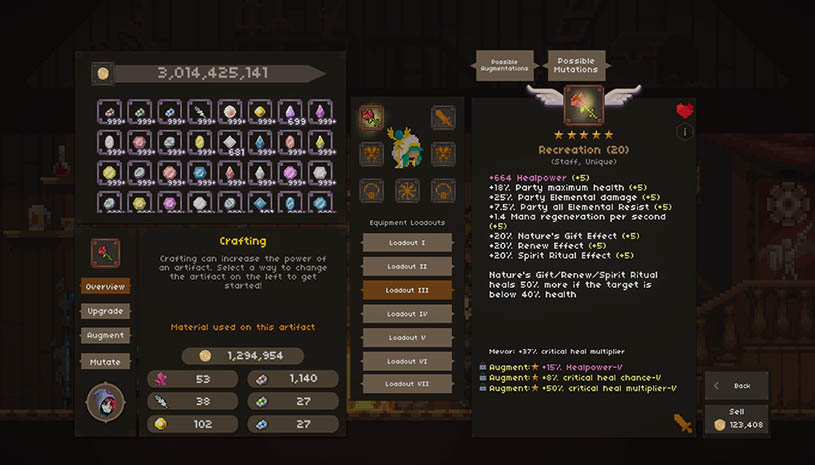Activate Loadout IV

407,314
